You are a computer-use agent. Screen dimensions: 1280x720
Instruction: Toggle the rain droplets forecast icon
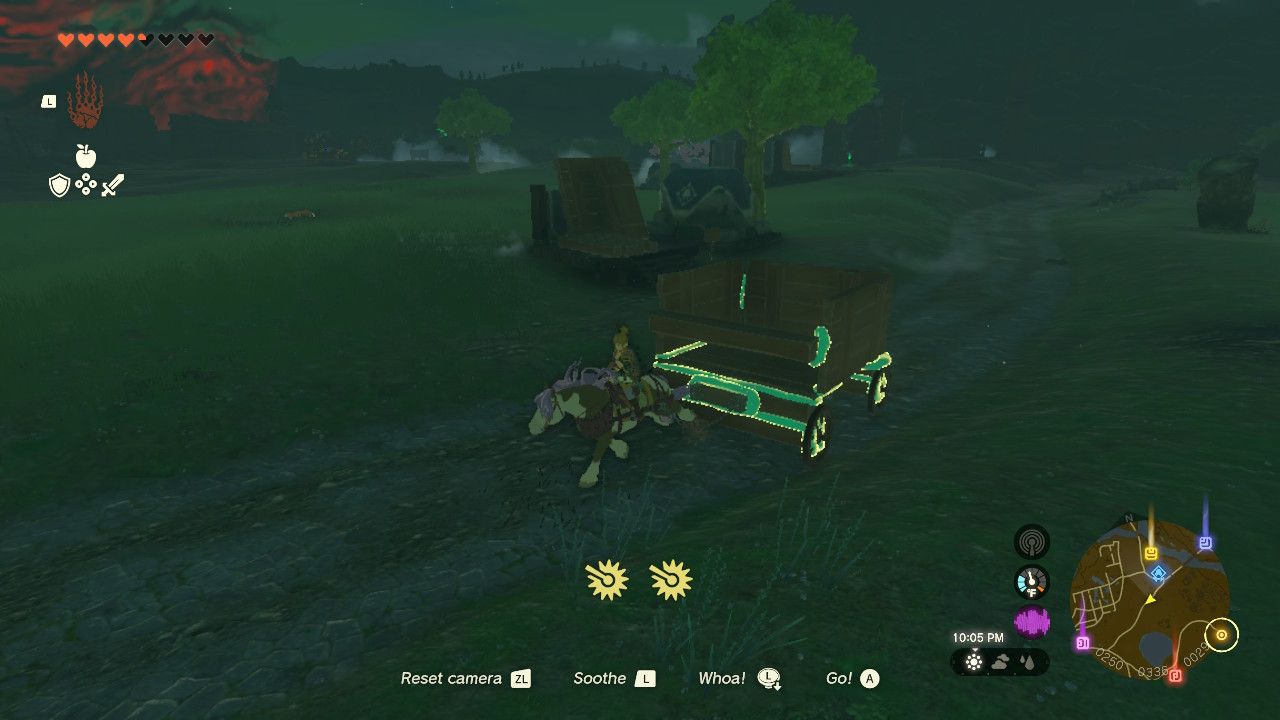(x=1027, y=661)
